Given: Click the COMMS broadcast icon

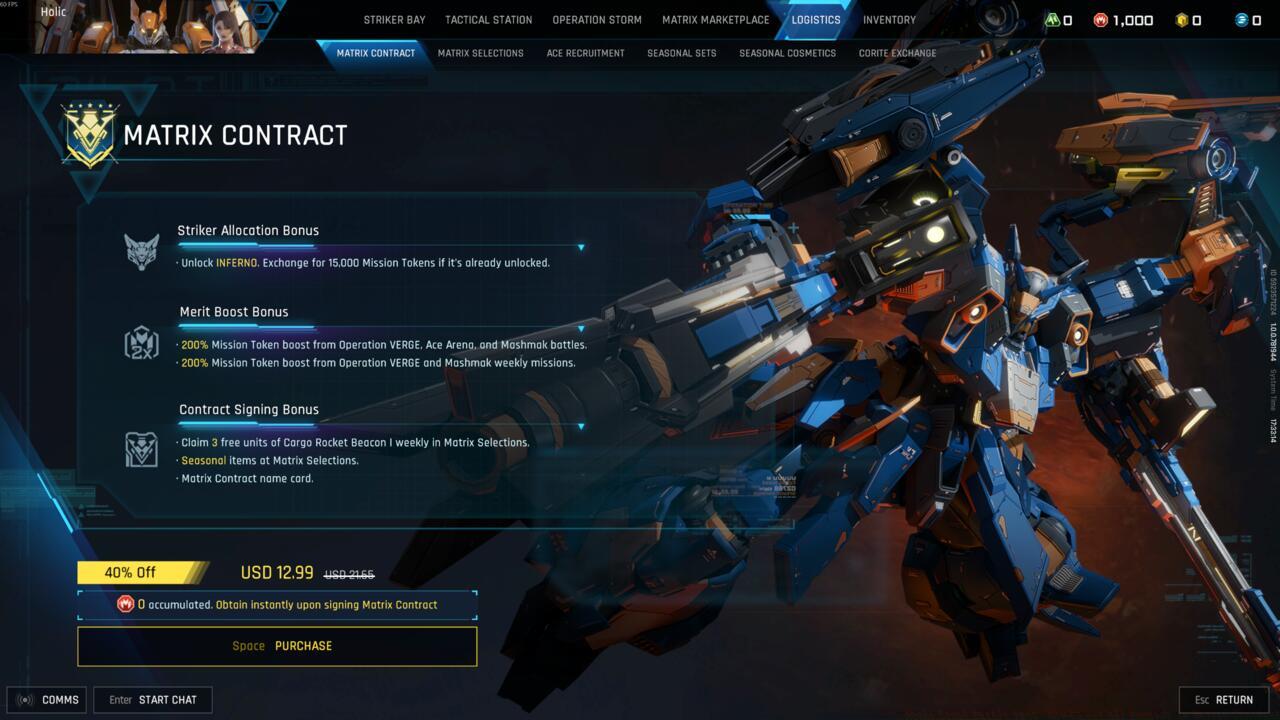Looking at the screenshot, I should [27, 699].
